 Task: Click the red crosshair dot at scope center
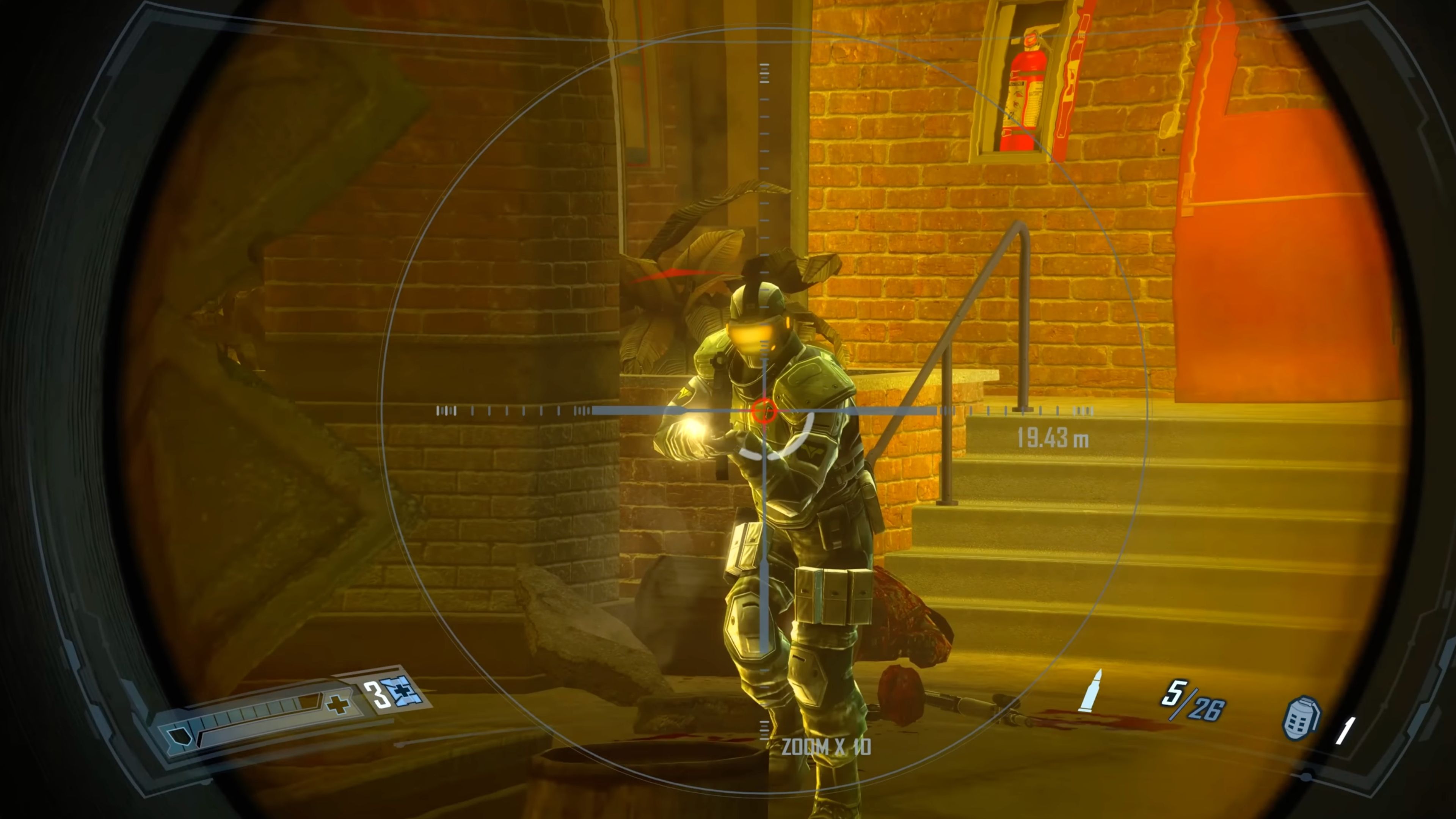pos(764,411)
